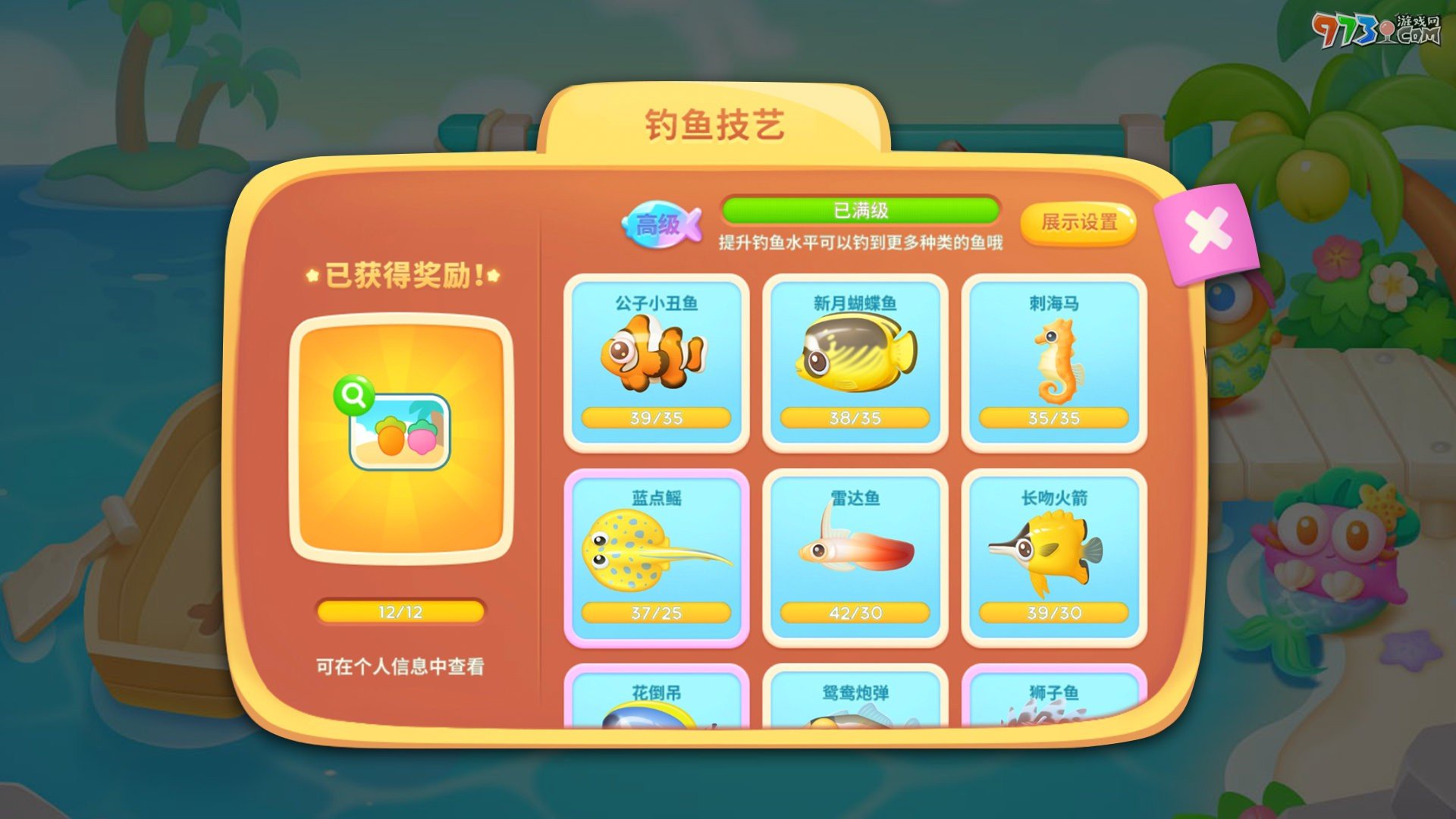The image size is (1456, 819).
Task: Click the 钓鱼技艺 title banner
Action: [715, 124]
